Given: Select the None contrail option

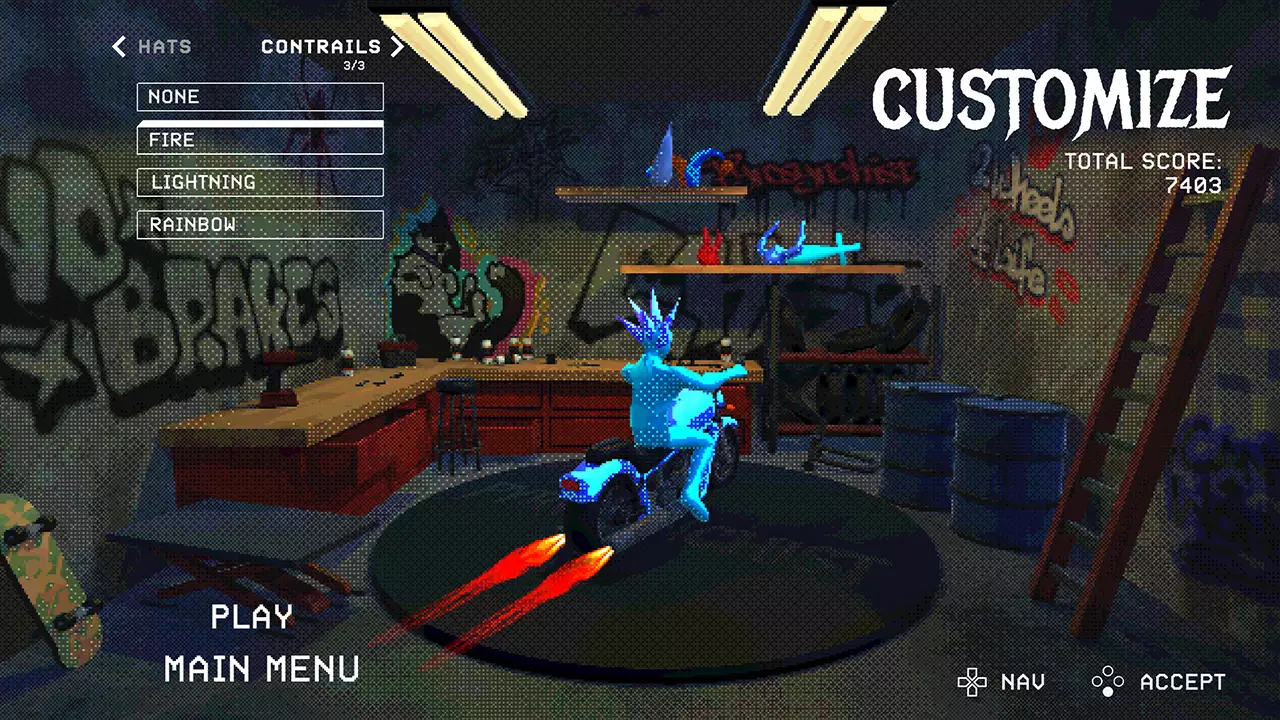Looking at the screenshot, I should point(260,97).
